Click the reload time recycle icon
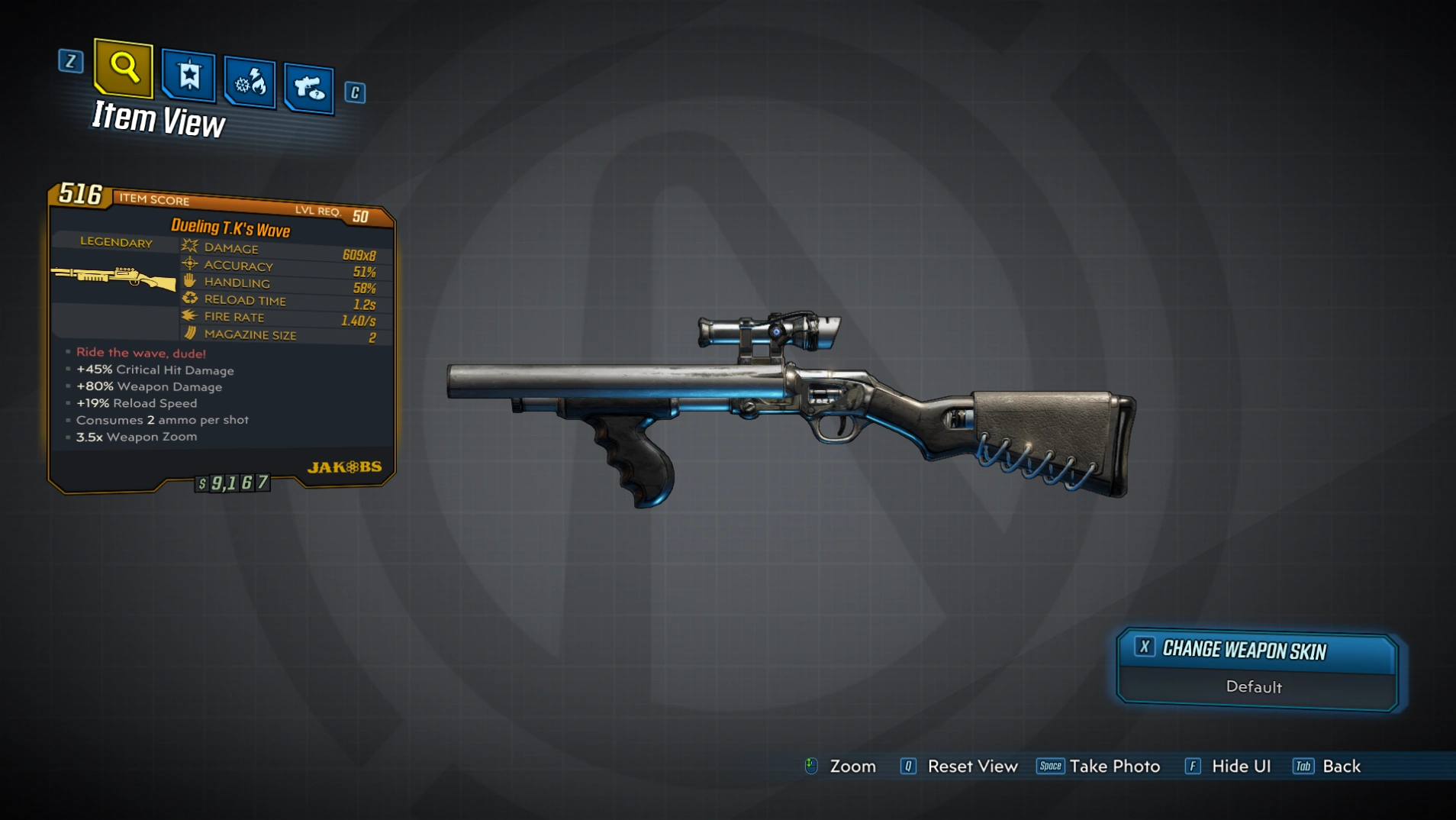 pyautogui.click(x=188, y=299)
